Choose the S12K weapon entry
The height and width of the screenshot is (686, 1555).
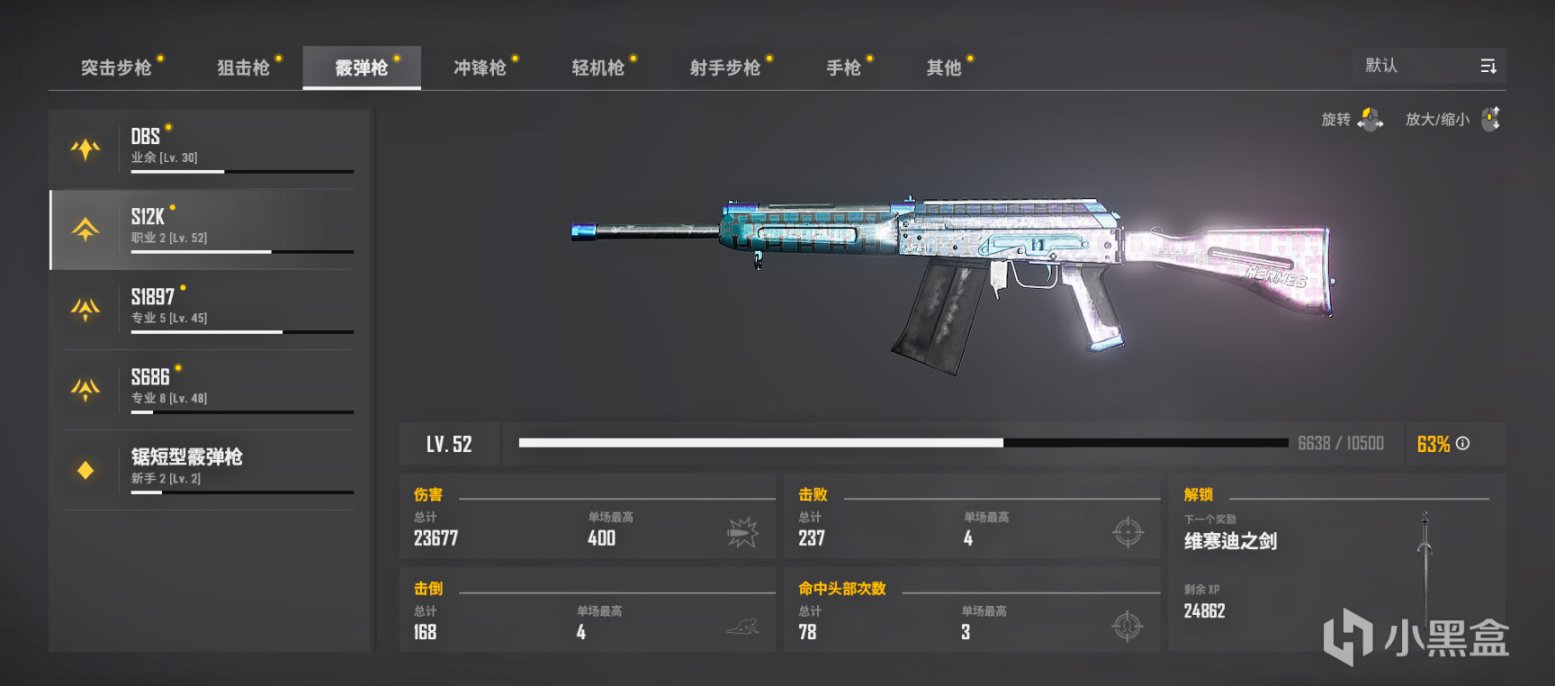[x=210, y=229]
